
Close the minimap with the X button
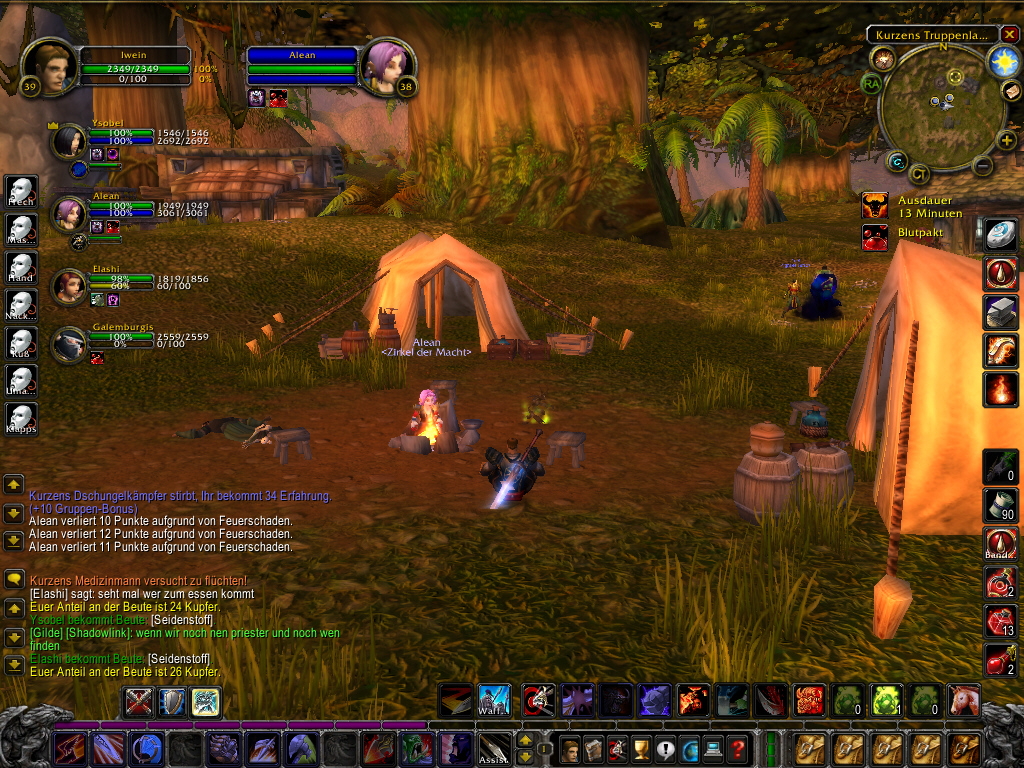[1008, 35]
